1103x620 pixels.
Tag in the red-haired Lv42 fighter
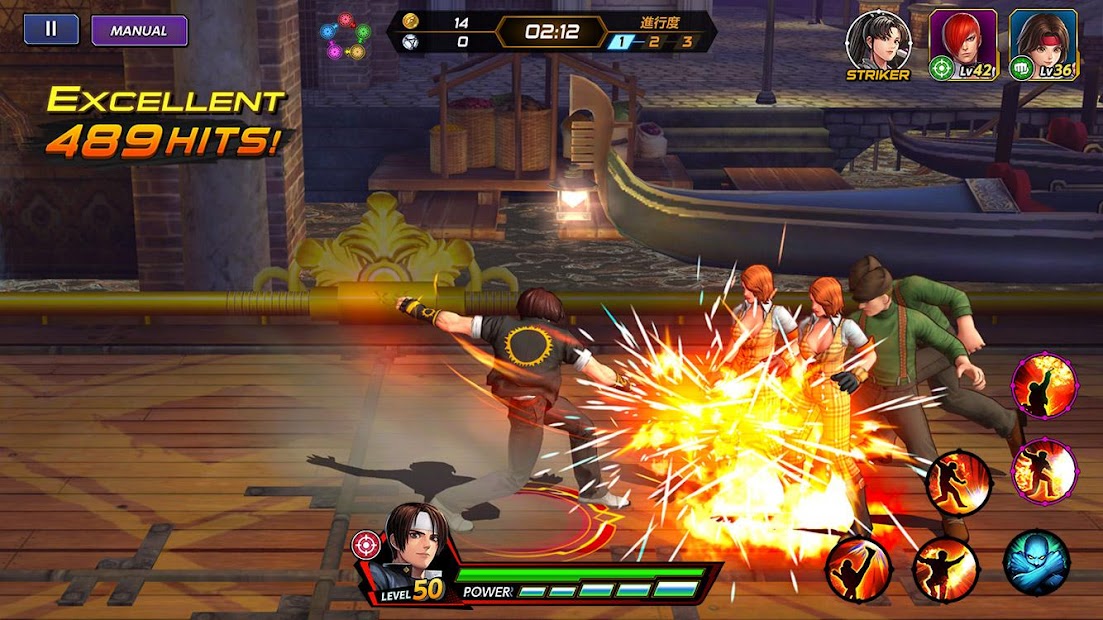(x=962, y=44)
